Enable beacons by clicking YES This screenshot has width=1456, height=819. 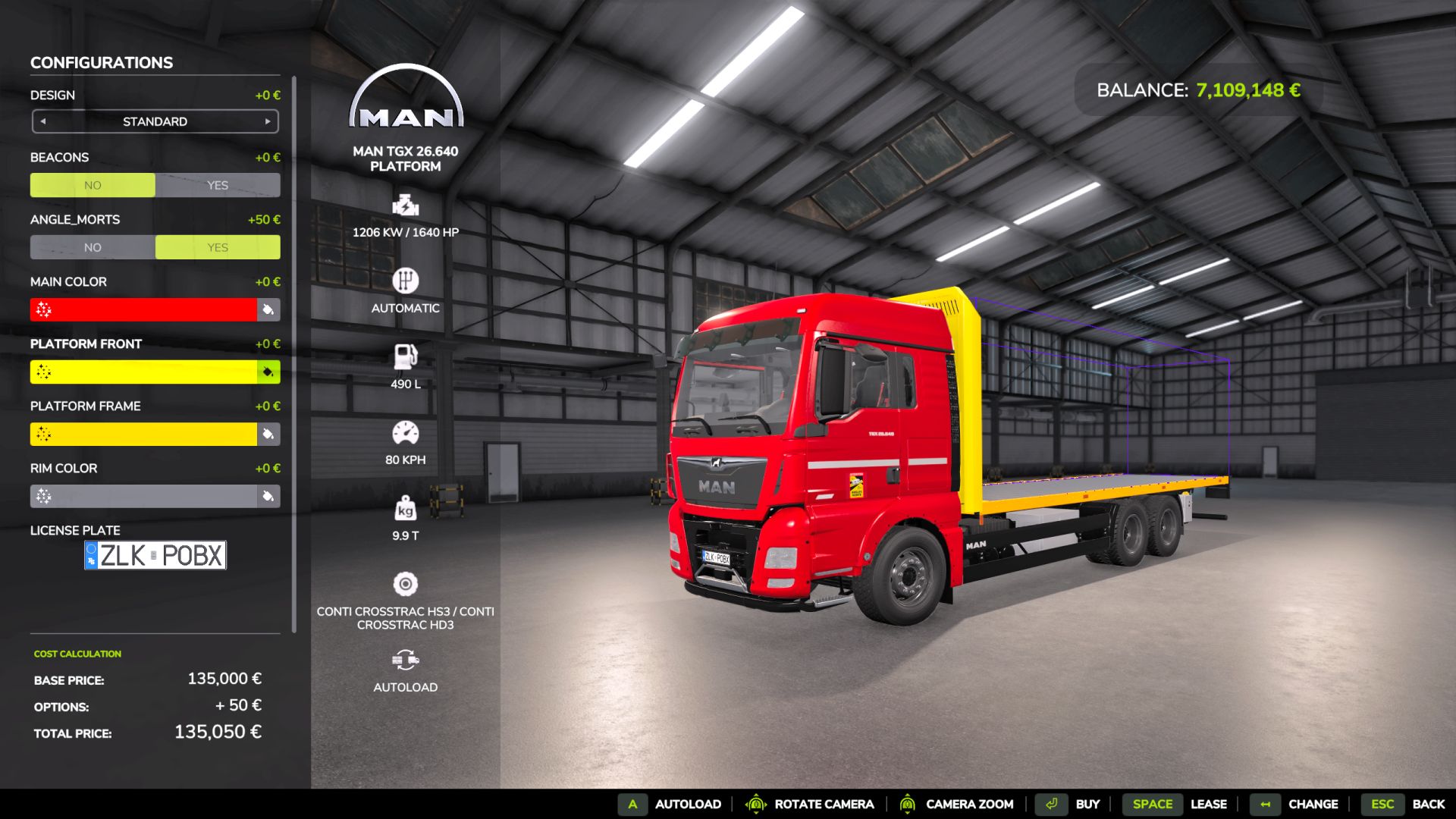[x=218, y=184]
